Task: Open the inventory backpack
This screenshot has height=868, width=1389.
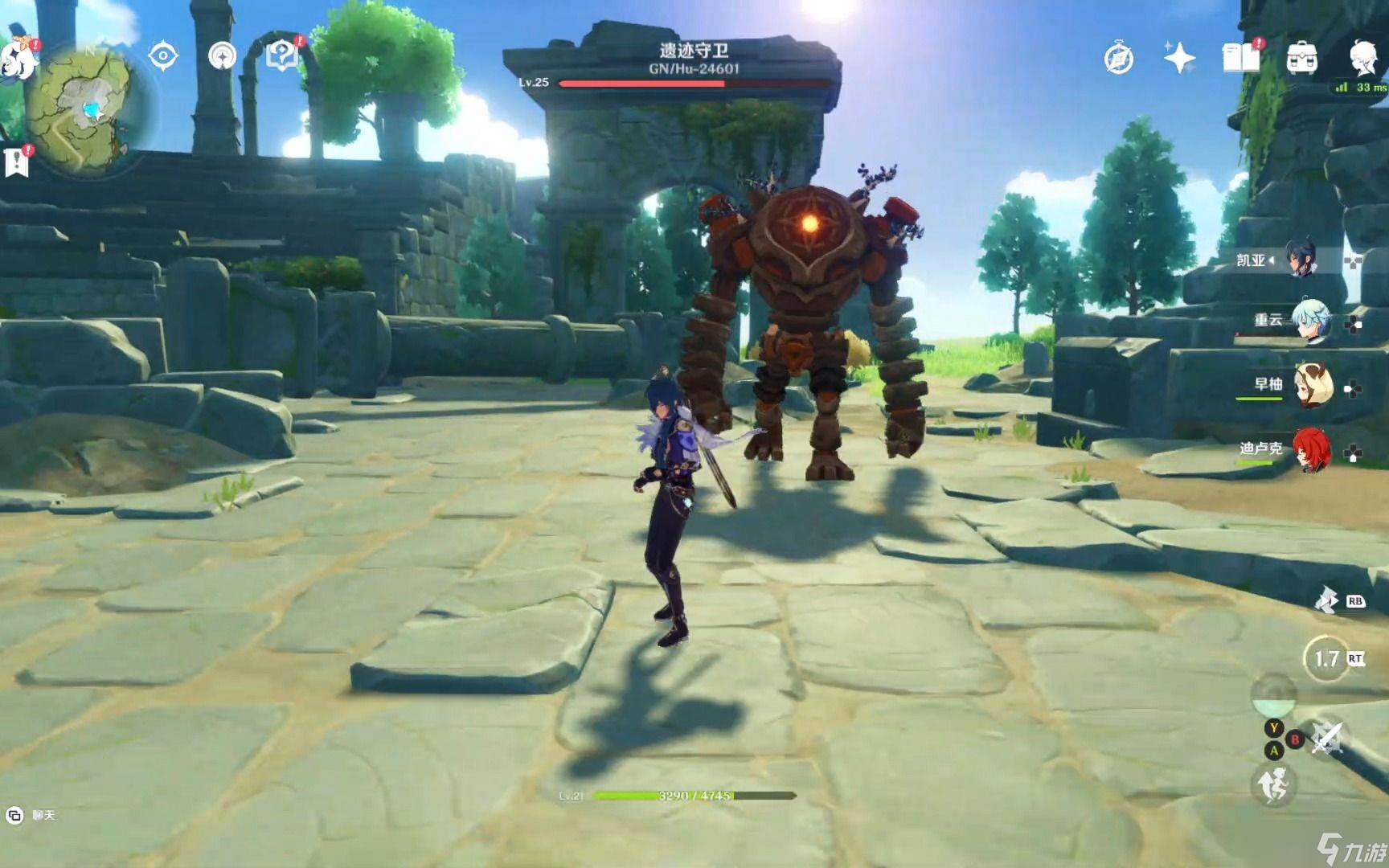Action: (1301, 58)
